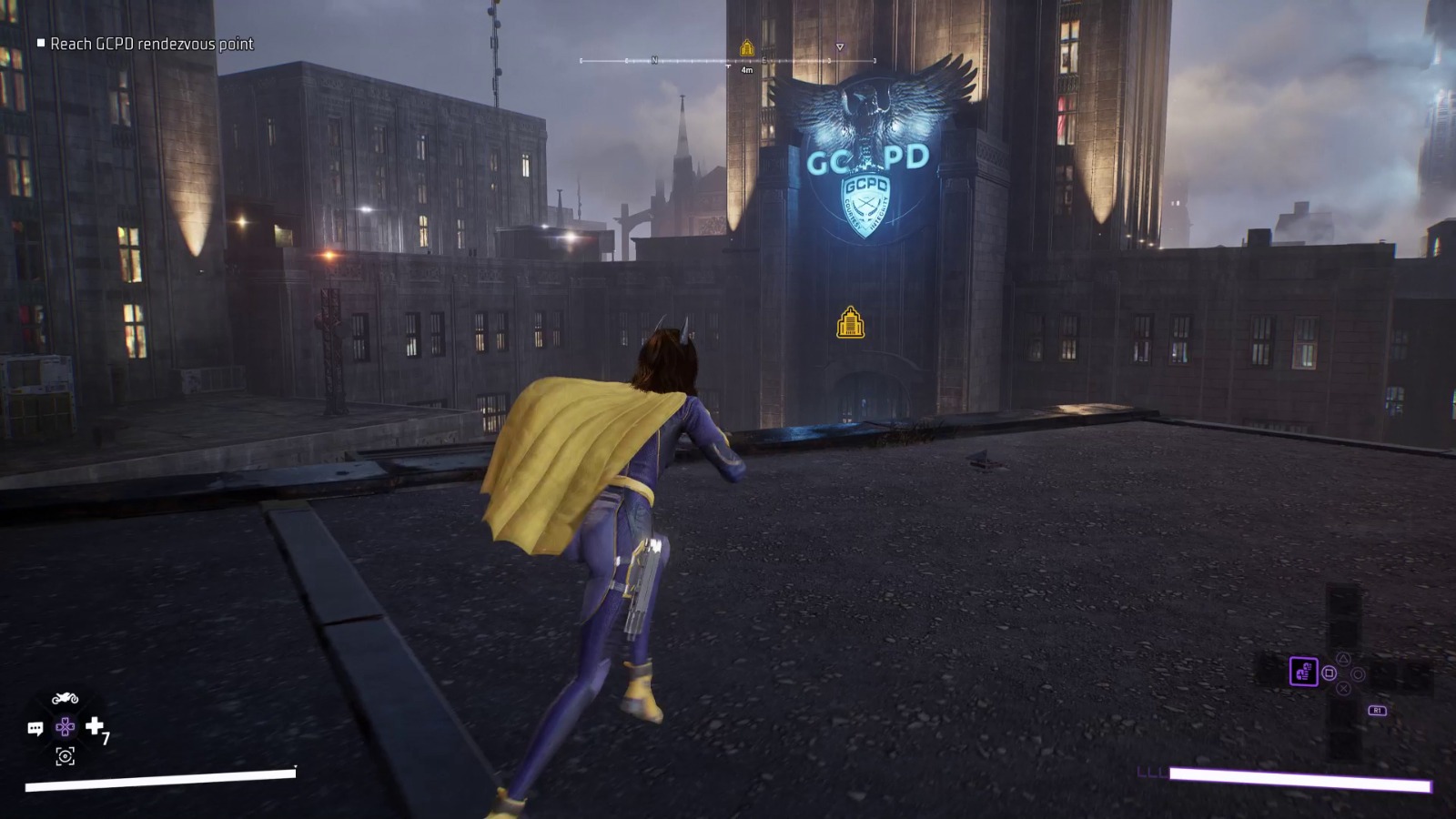Activate the scan target icon
The image size is (1456, 819).
tap(65, 756)
